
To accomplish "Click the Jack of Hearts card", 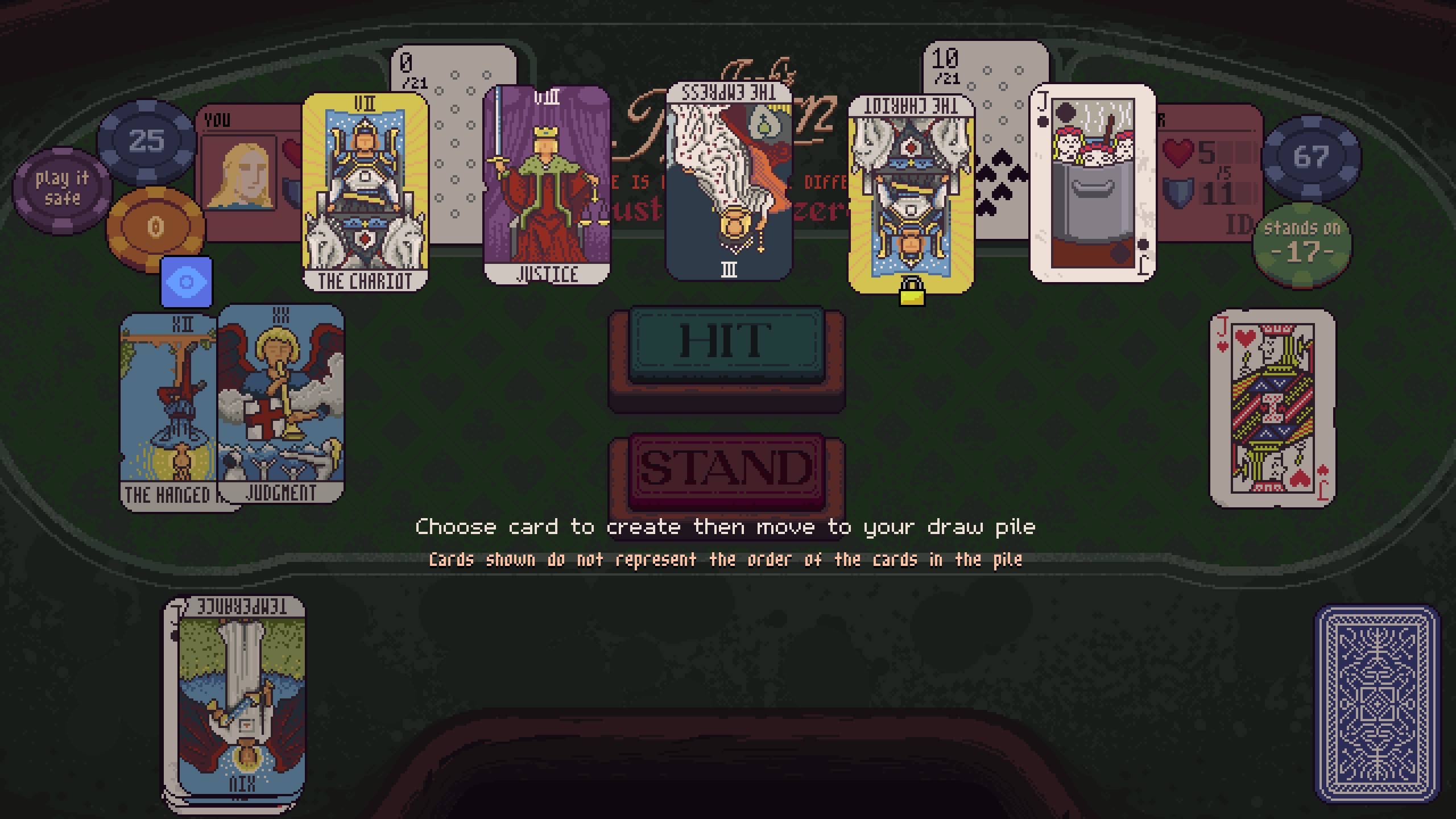I will point(1272,408).
